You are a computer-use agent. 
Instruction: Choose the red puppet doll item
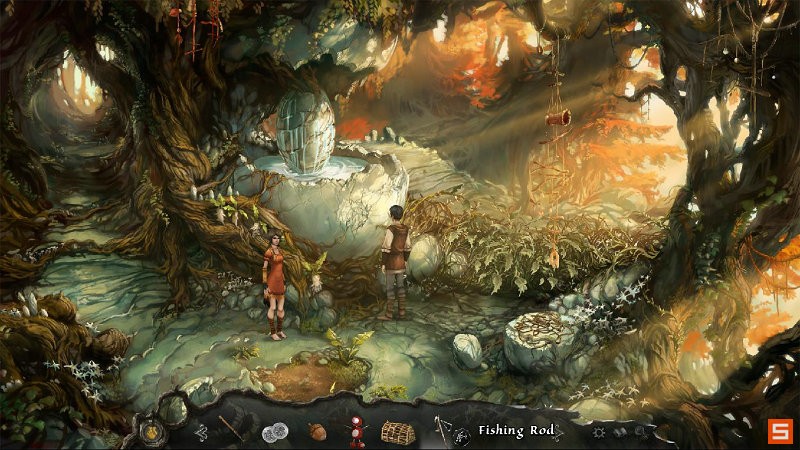tap(355, 432)
